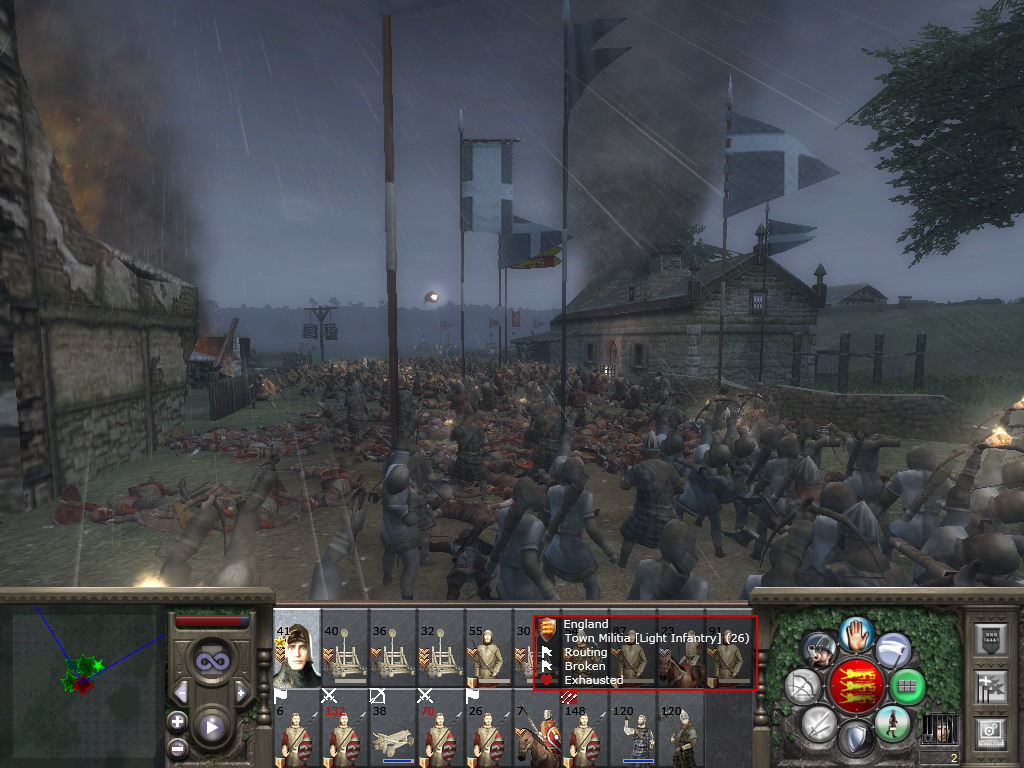
Task: Select the general's portrait unit card
Action: coord(297,650)
